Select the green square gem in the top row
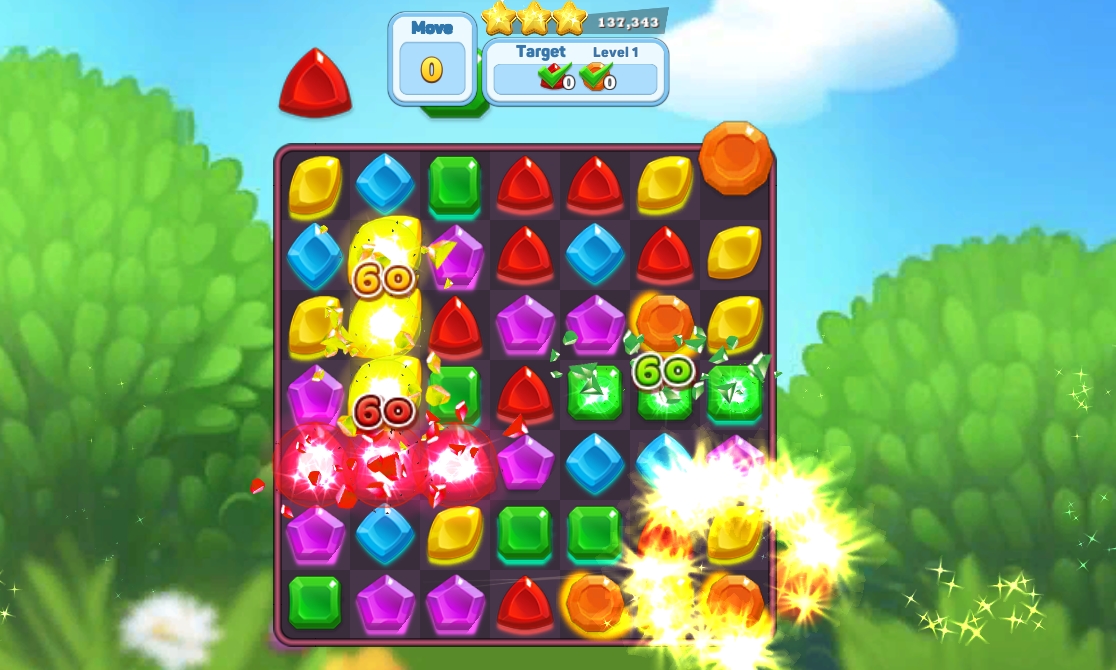1116x670 pixels. point(454,185)
